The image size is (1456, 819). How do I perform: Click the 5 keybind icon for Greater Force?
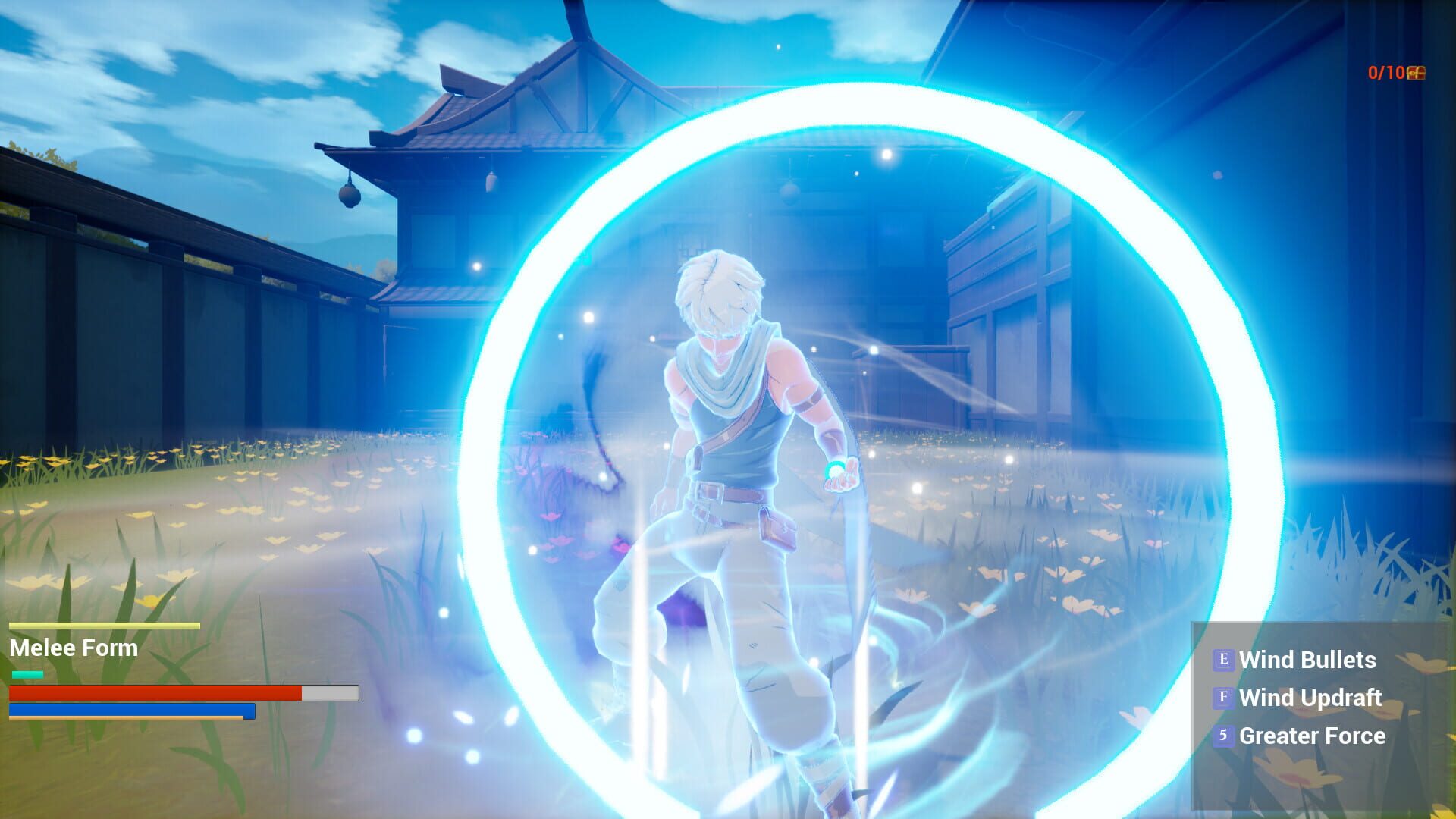(1224, 736)
